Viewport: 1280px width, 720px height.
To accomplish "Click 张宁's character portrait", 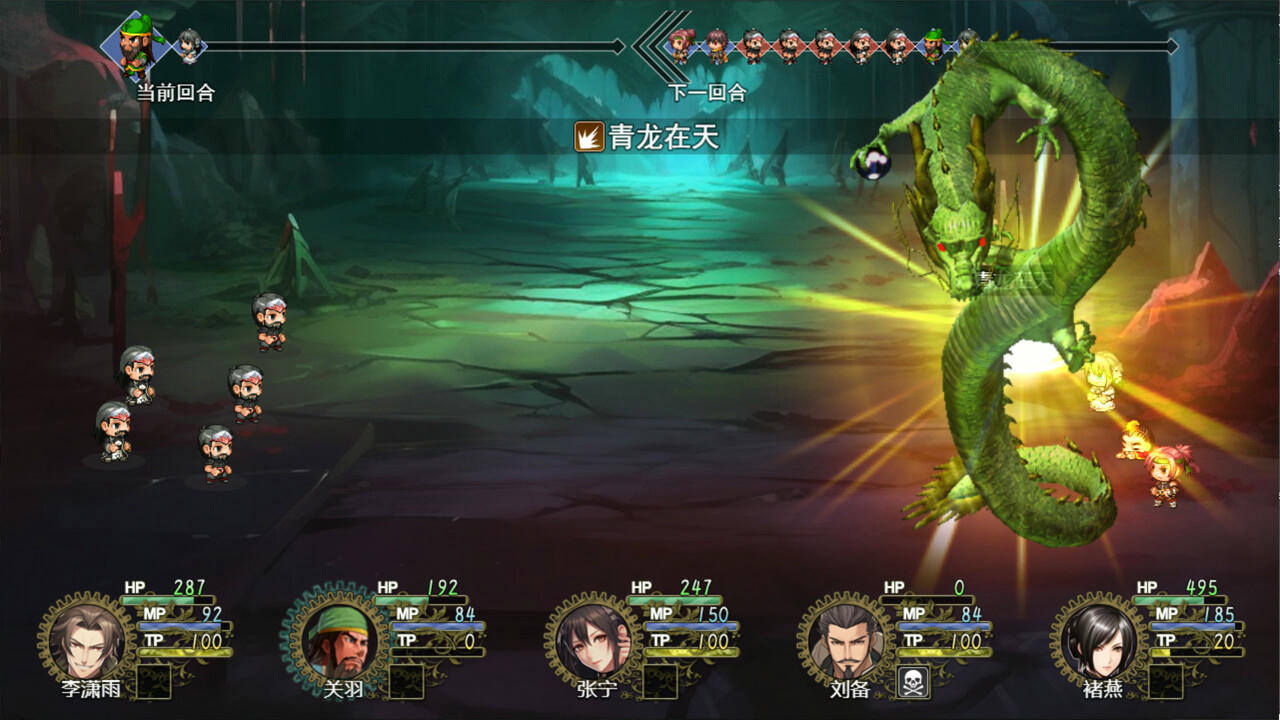I will point(592,640).
